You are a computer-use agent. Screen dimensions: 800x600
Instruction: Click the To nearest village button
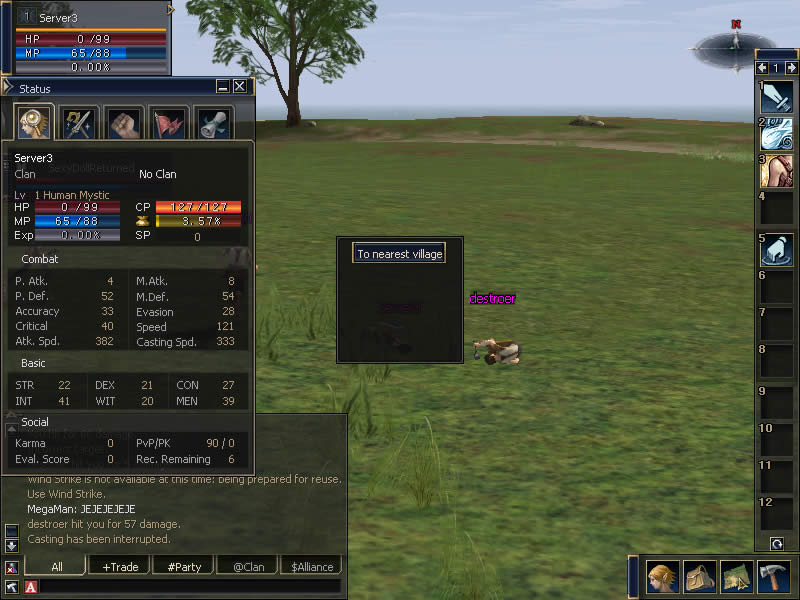[399, 254]
